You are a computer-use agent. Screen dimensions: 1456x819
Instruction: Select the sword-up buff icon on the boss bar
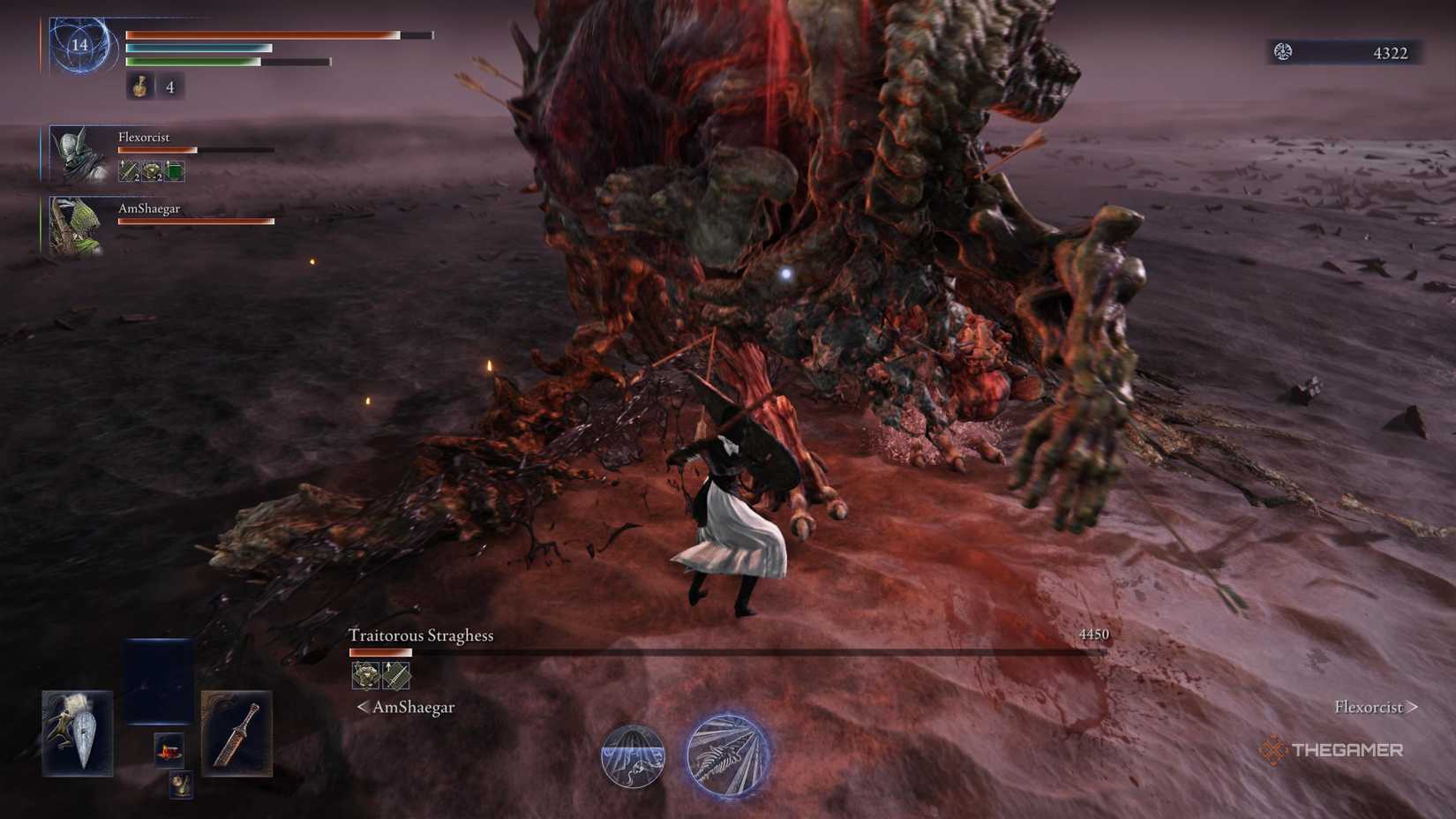[x=397, y=674]
